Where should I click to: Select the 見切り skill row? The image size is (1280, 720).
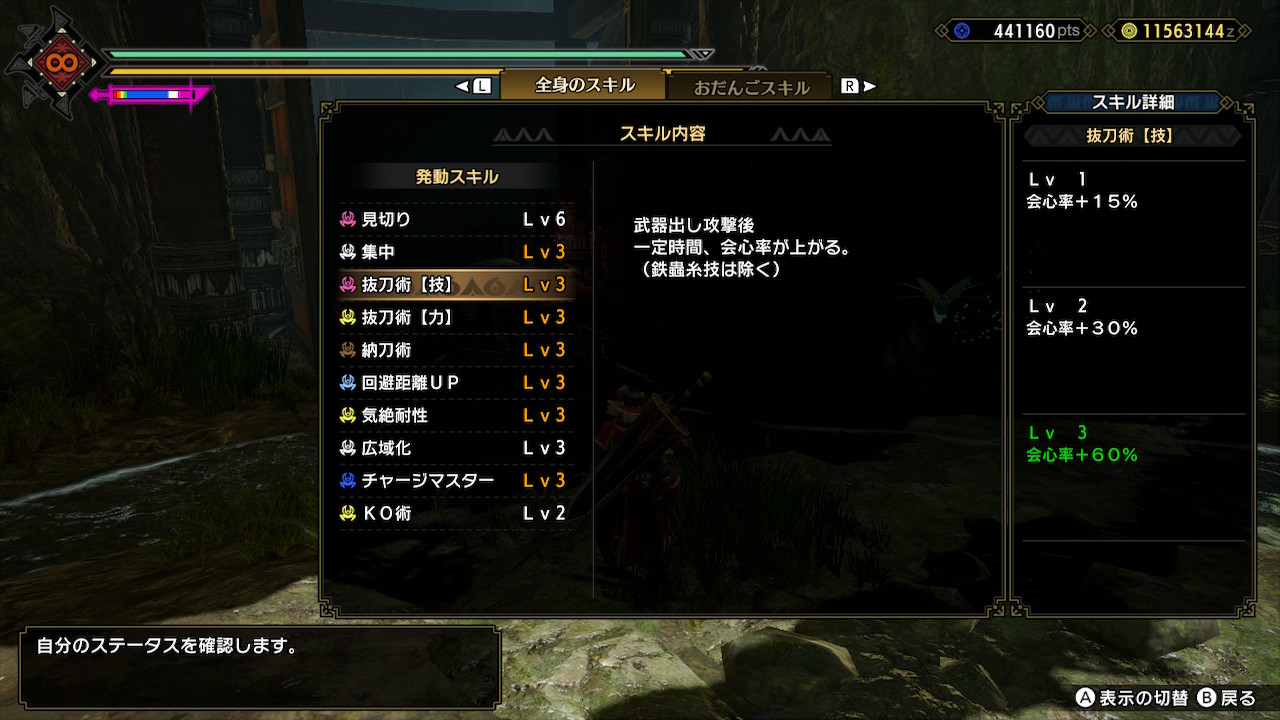(x=455, y=219)
